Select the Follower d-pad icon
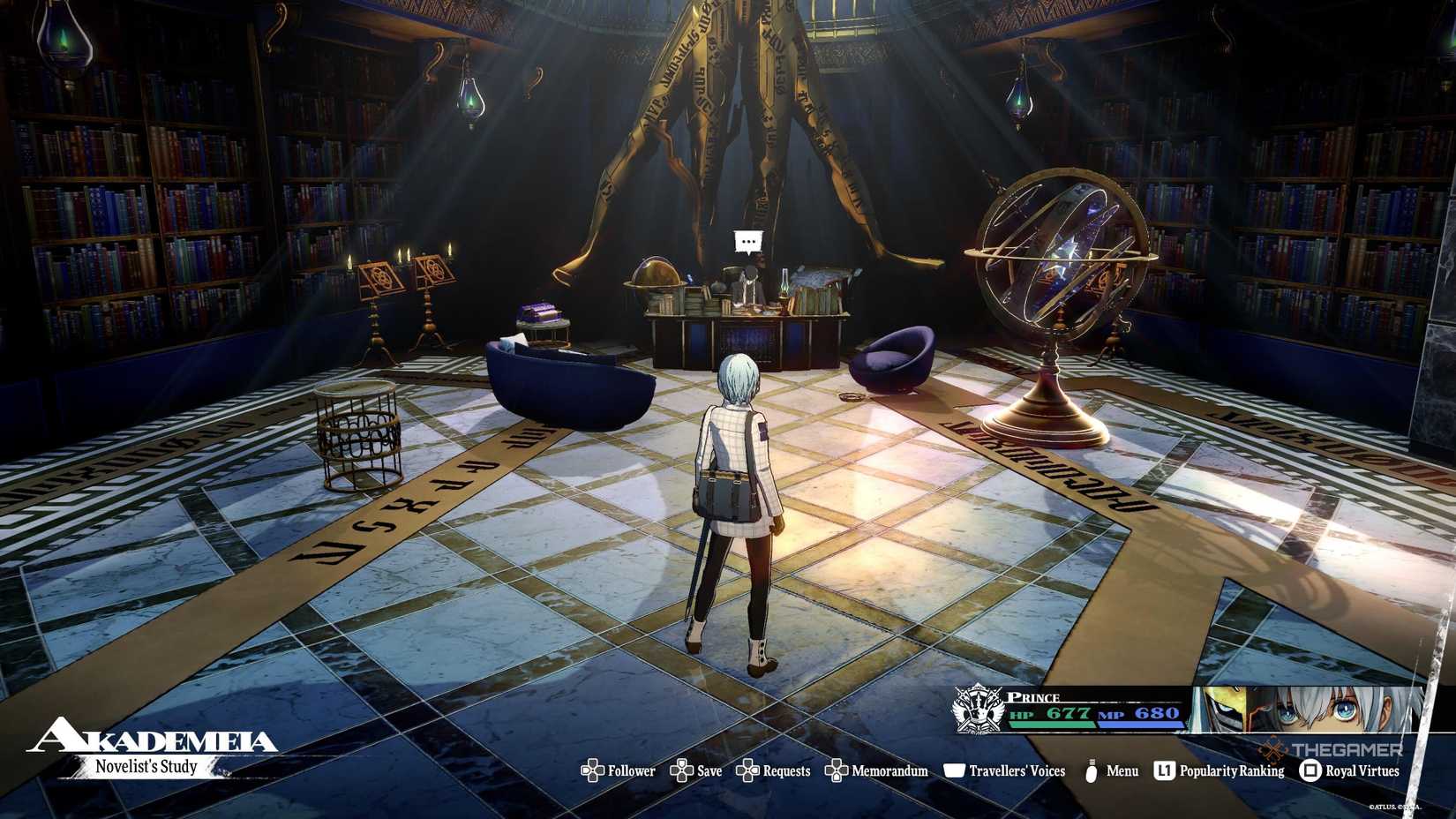 [593, 770]
